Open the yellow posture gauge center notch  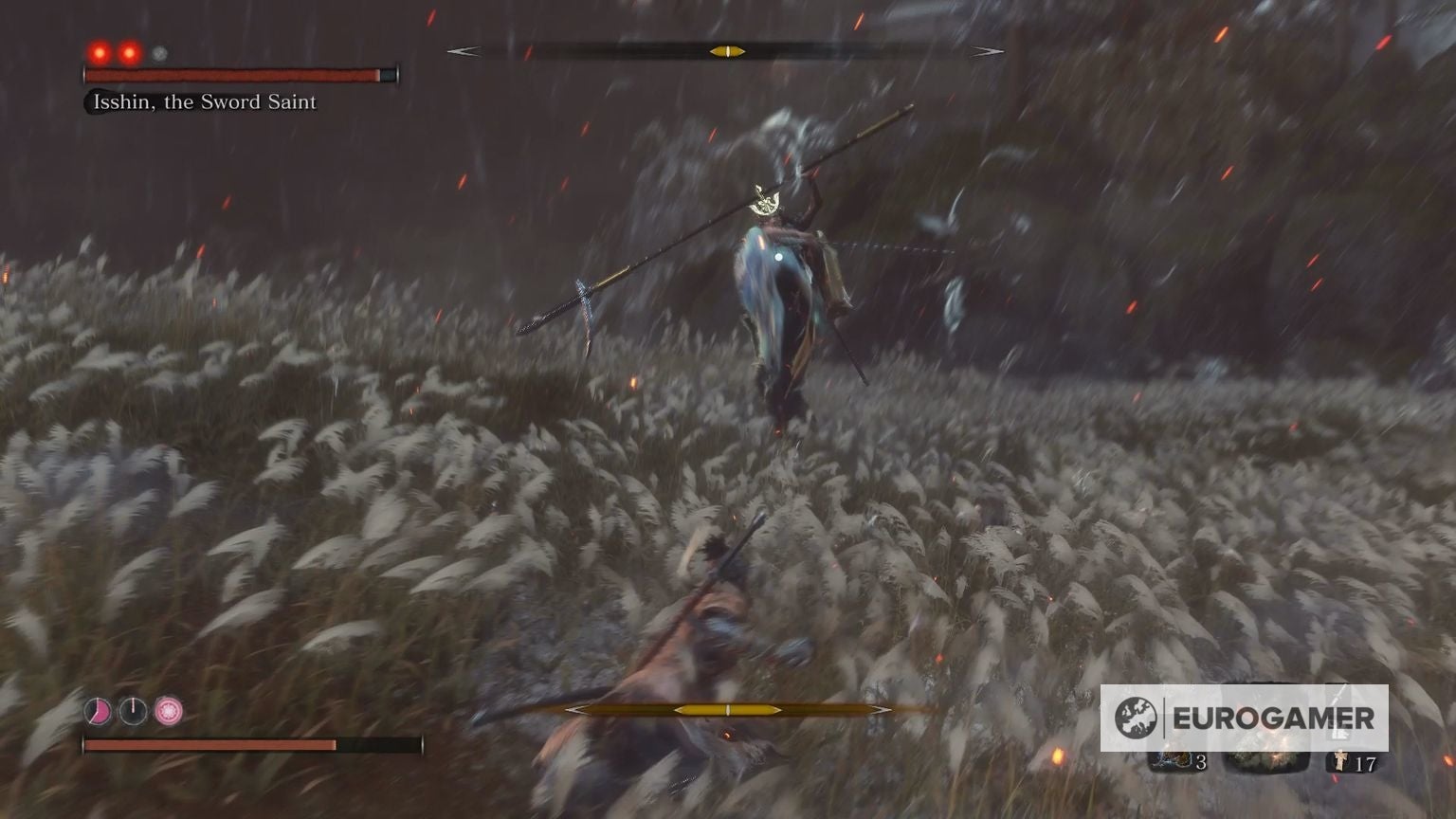726,51
